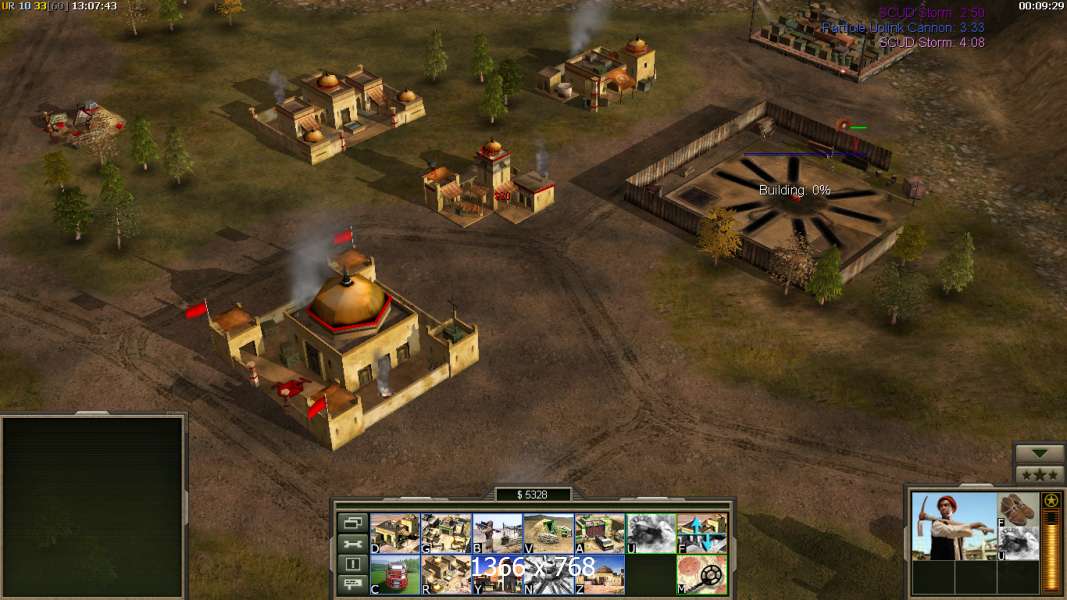Choose the Arms Dealer icon marked A

pos(599,534)
